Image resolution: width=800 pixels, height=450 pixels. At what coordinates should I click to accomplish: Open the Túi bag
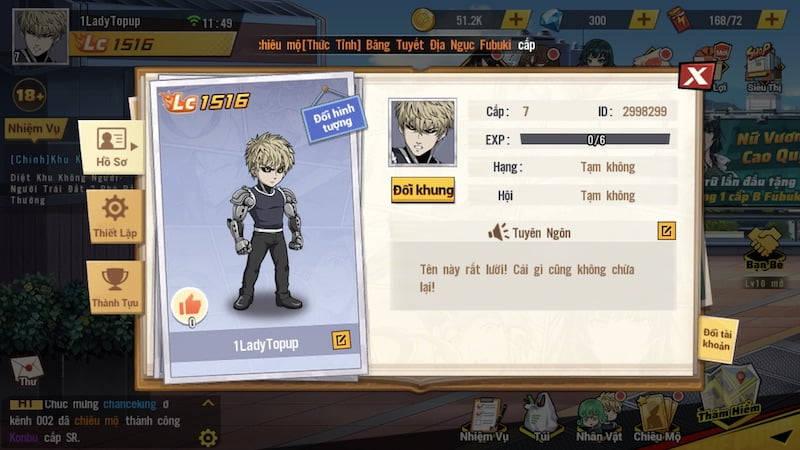click(541, 420)
